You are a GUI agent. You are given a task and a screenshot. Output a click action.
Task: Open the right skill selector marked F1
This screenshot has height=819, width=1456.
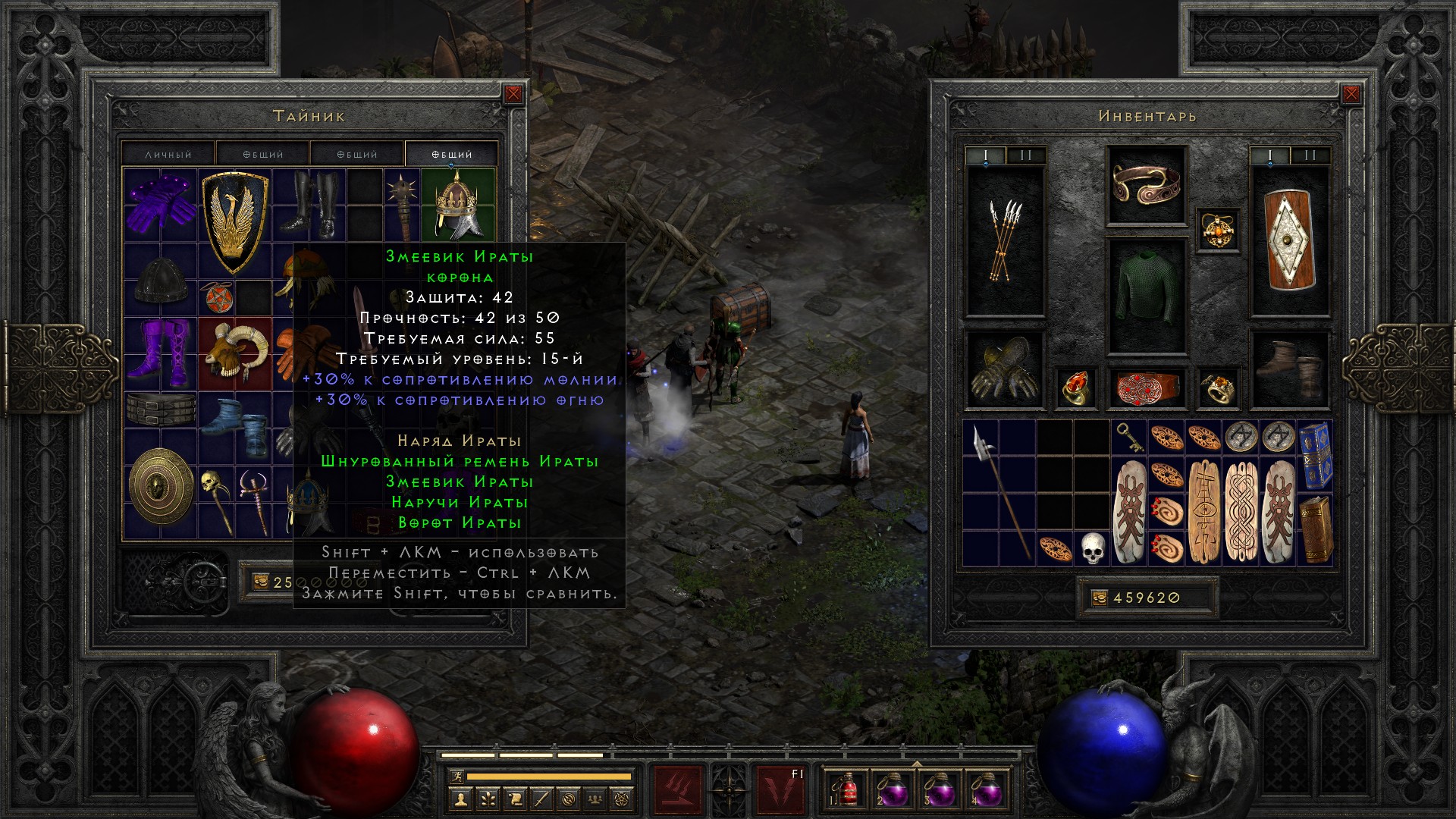782,789
